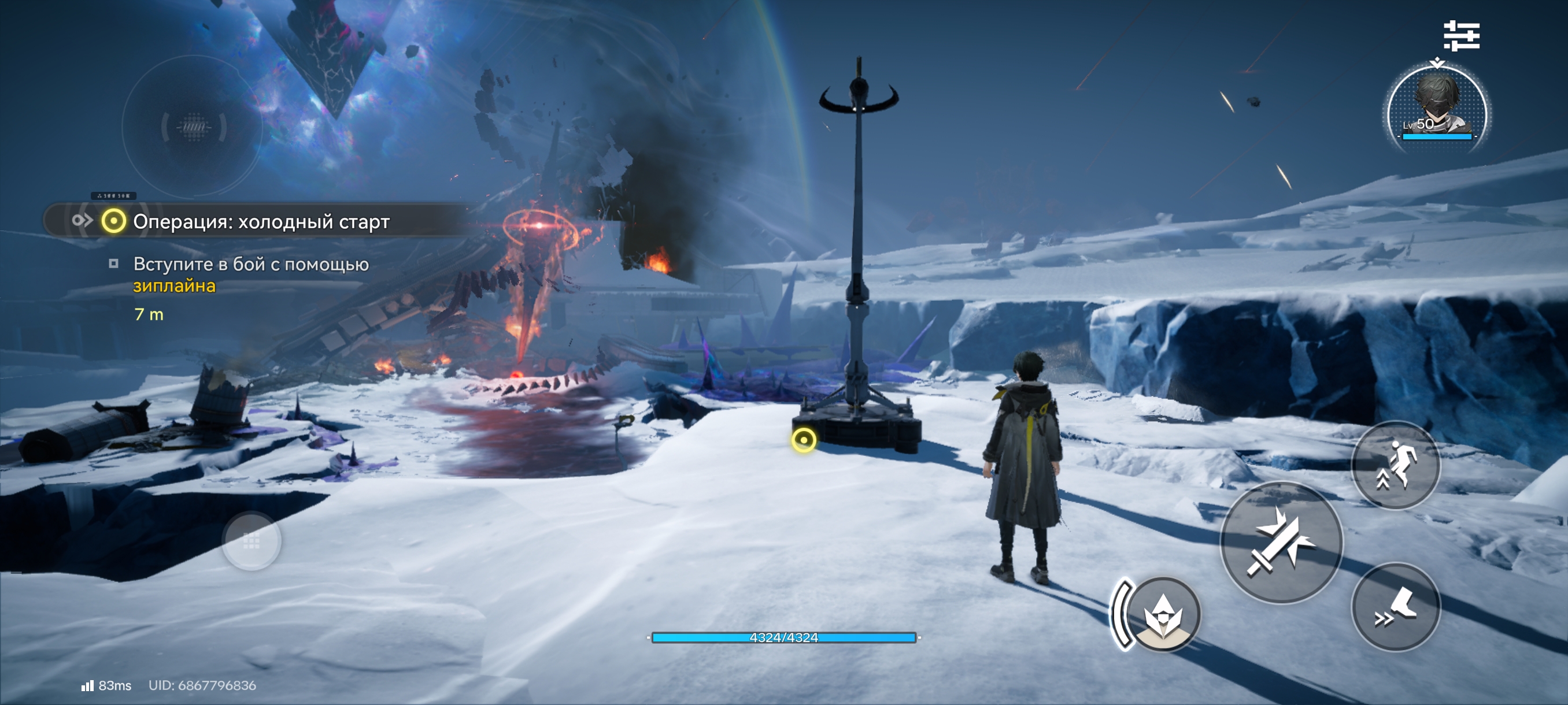1568x705 pixels.
Task: Activate the jump button
Action: (1396, 465)
